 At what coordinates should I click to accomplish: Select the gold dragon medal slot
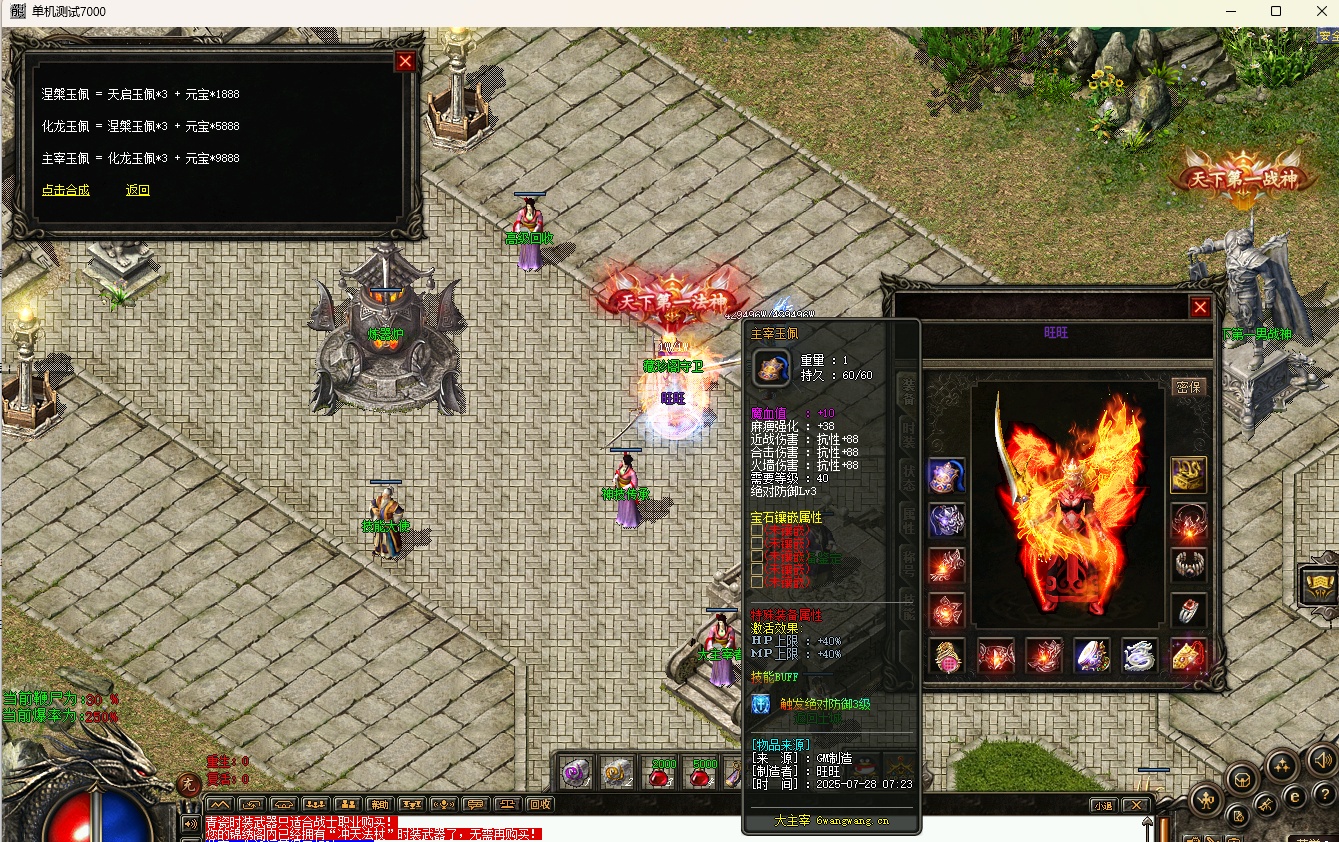click(x=1189, y=475)
